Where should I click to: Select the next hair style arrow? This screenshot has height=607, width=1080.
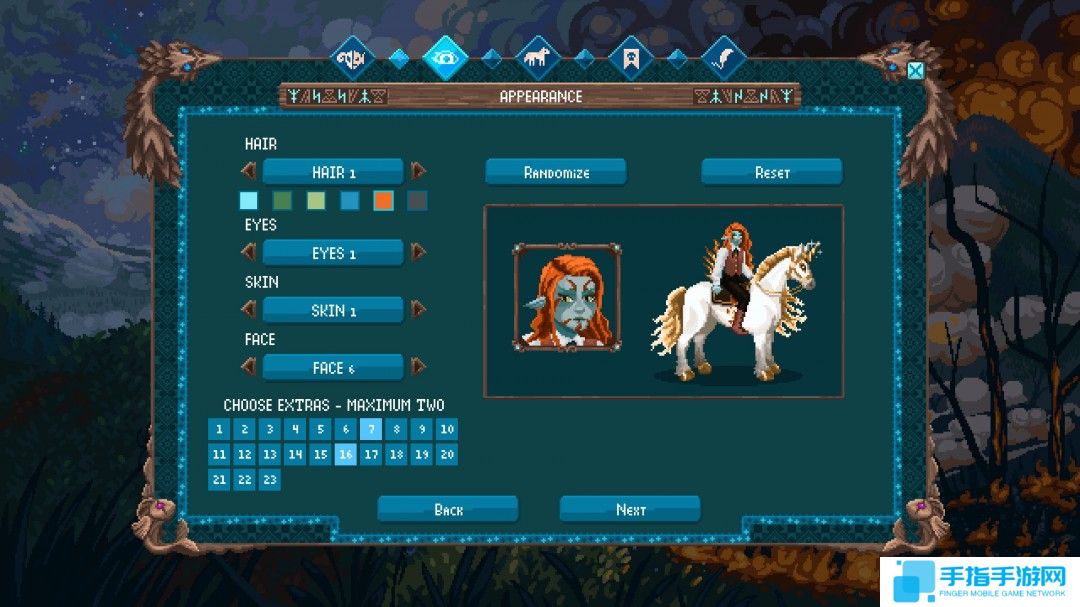pyautogui.click(x=418, y=171)
